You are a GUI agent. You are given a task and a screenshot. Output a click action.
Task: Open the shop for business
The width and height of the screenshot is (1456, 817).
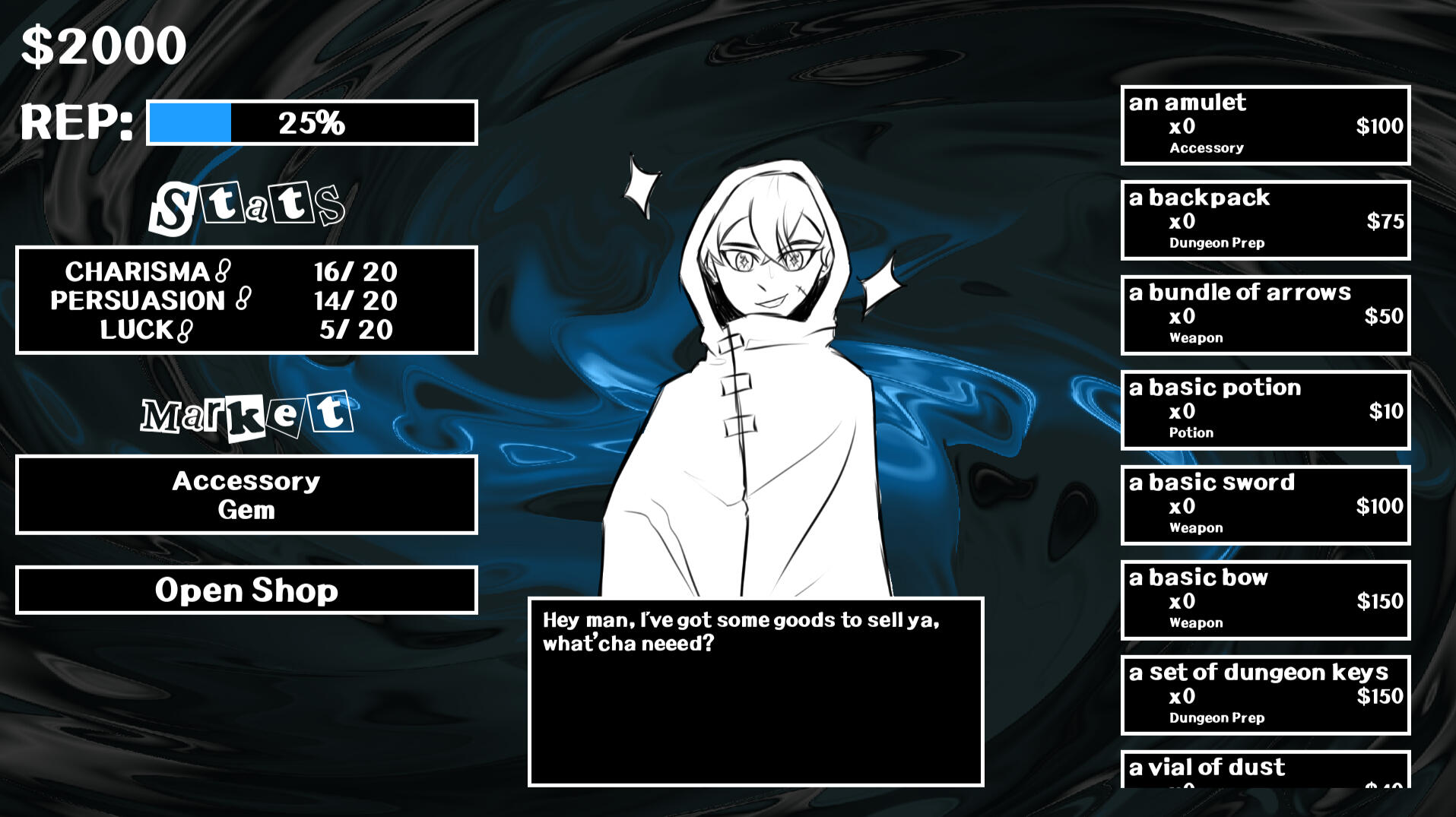(x=246, y=590)
